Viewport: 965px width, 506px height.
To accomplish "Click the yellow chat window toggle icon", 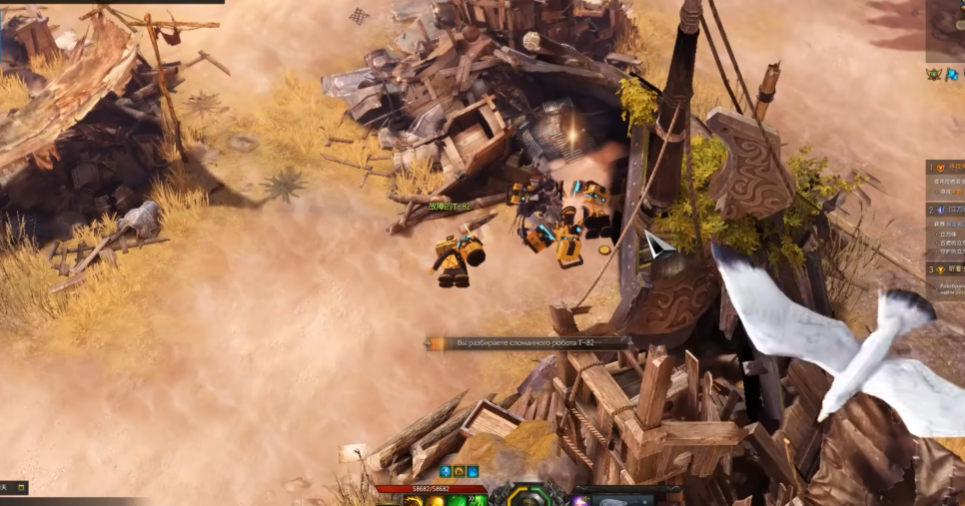I will [20, 487].
